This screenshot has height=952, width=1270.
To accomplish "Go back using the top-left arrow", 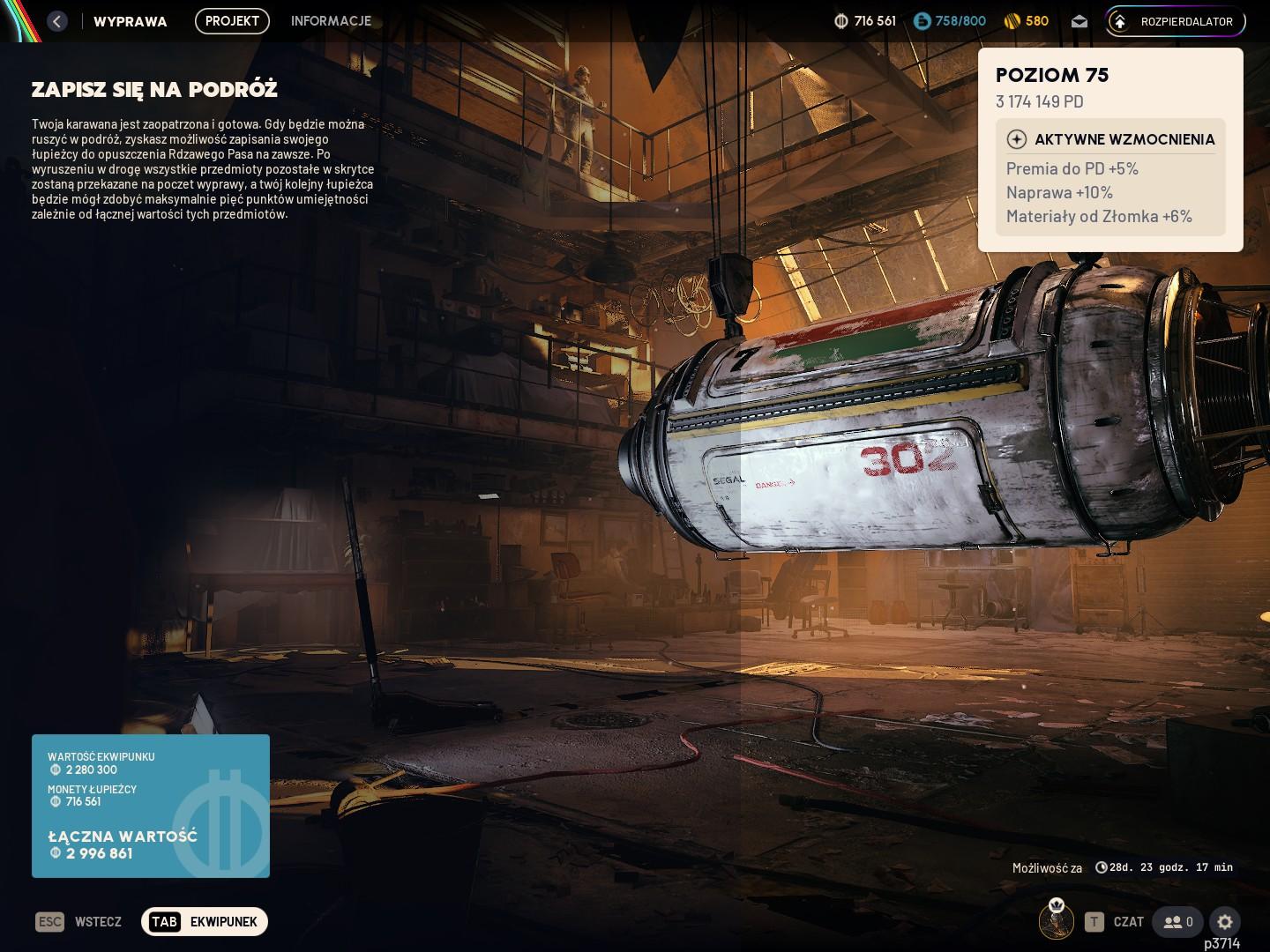I will click(x=57, y=21).
